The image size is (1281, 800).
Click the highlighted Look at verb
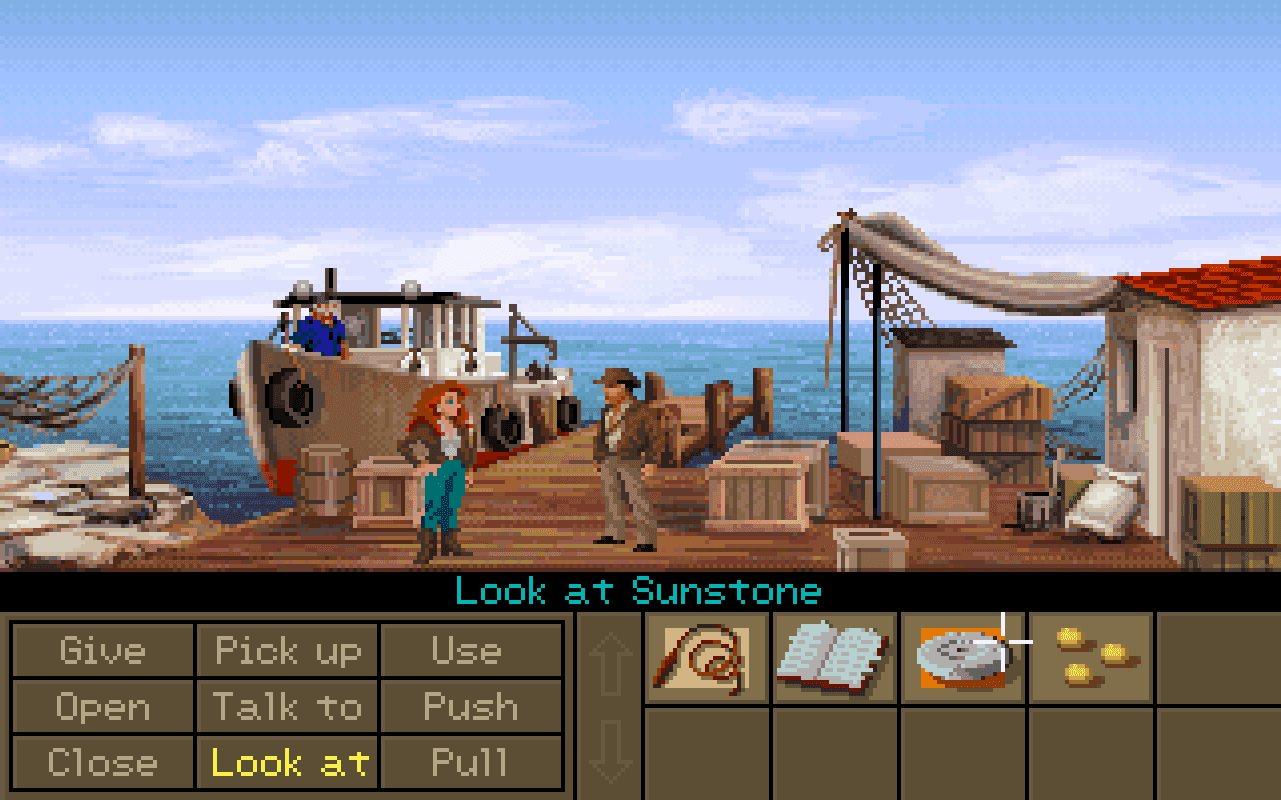coord(288,764)
